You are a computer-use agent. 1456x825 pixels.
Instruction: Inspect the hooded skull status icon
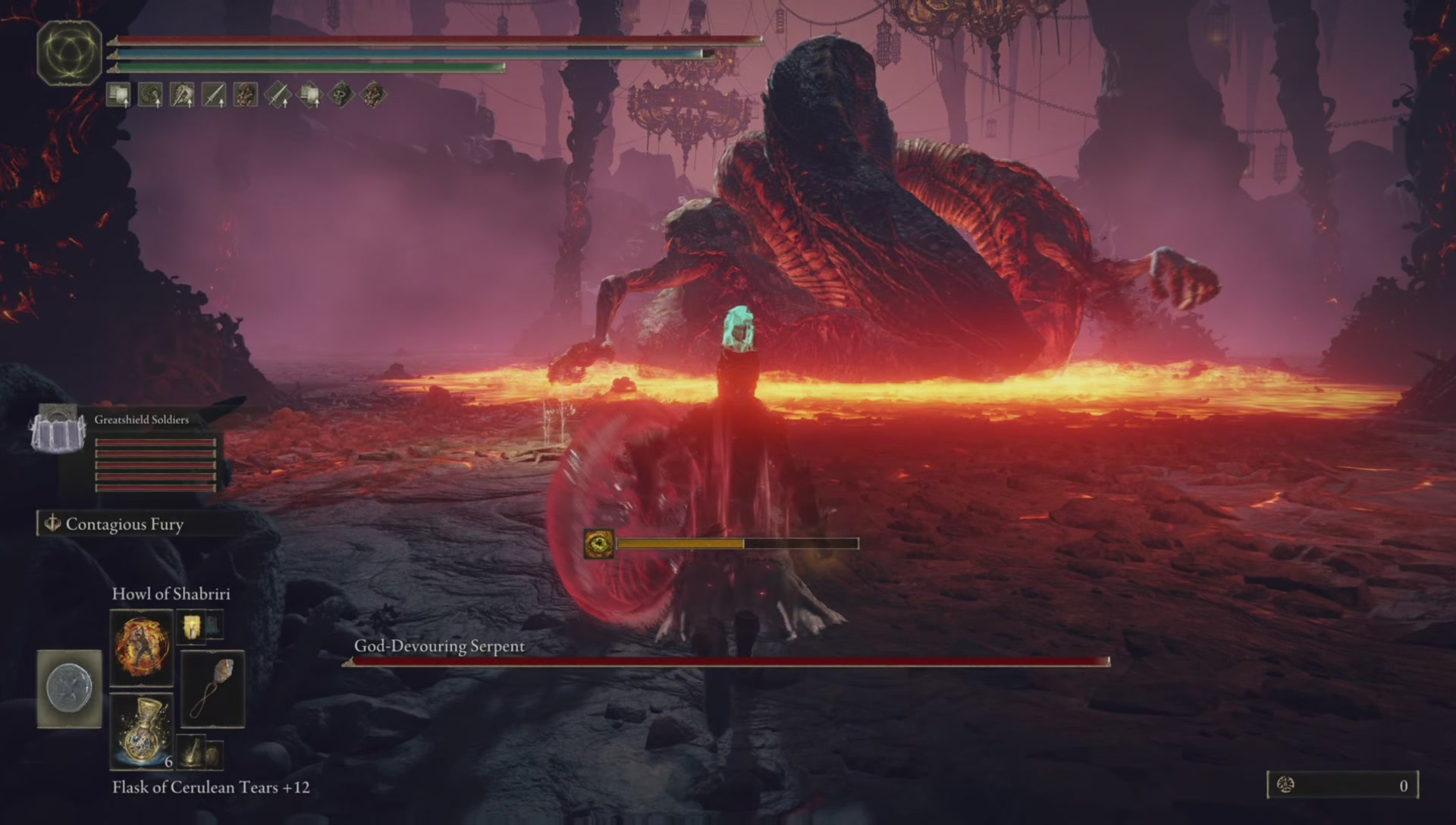point(340,96)
